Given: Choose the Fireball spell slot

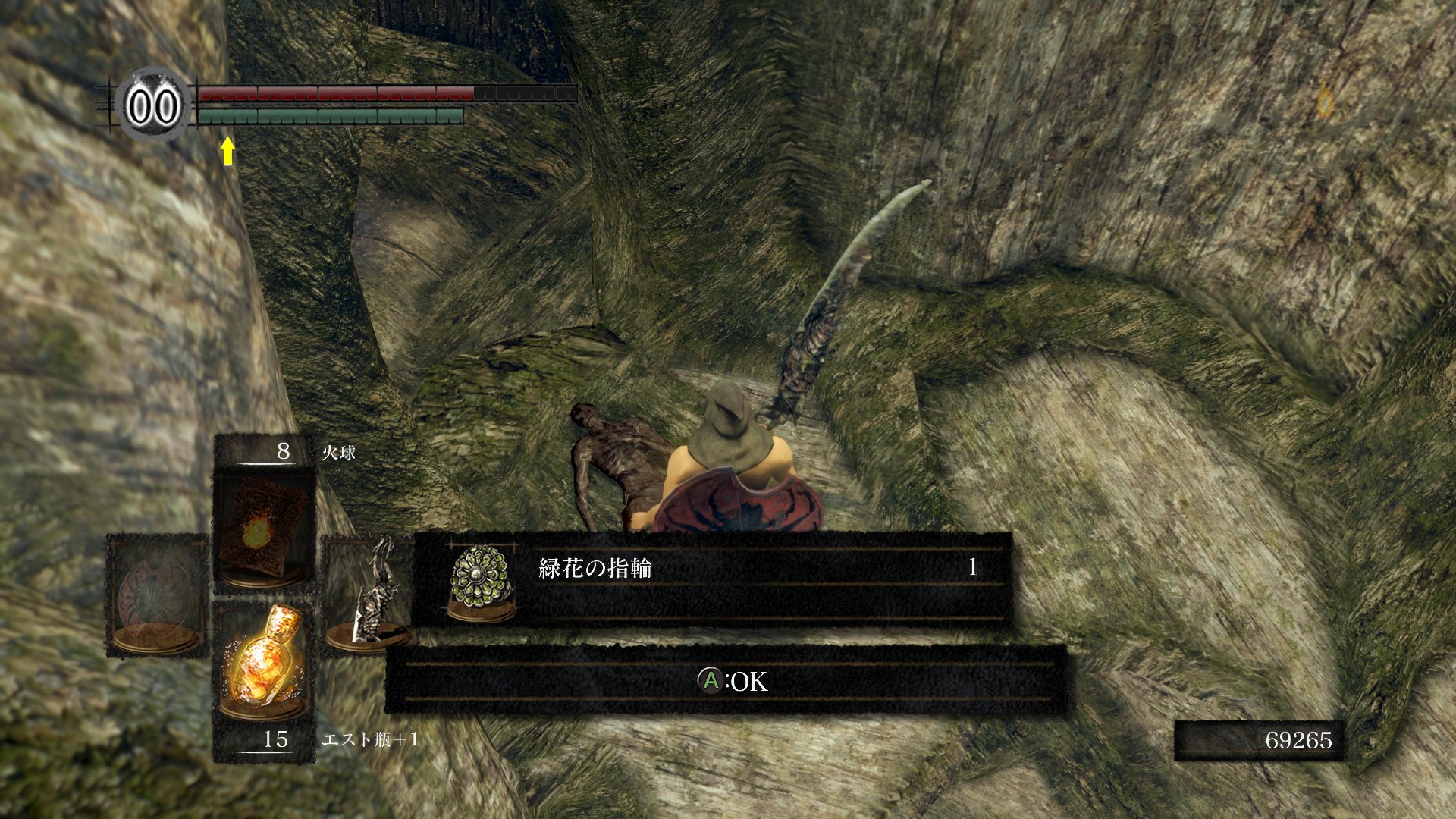Looking at the screenshot, I should pyautogui.click(x=264, y=529).
